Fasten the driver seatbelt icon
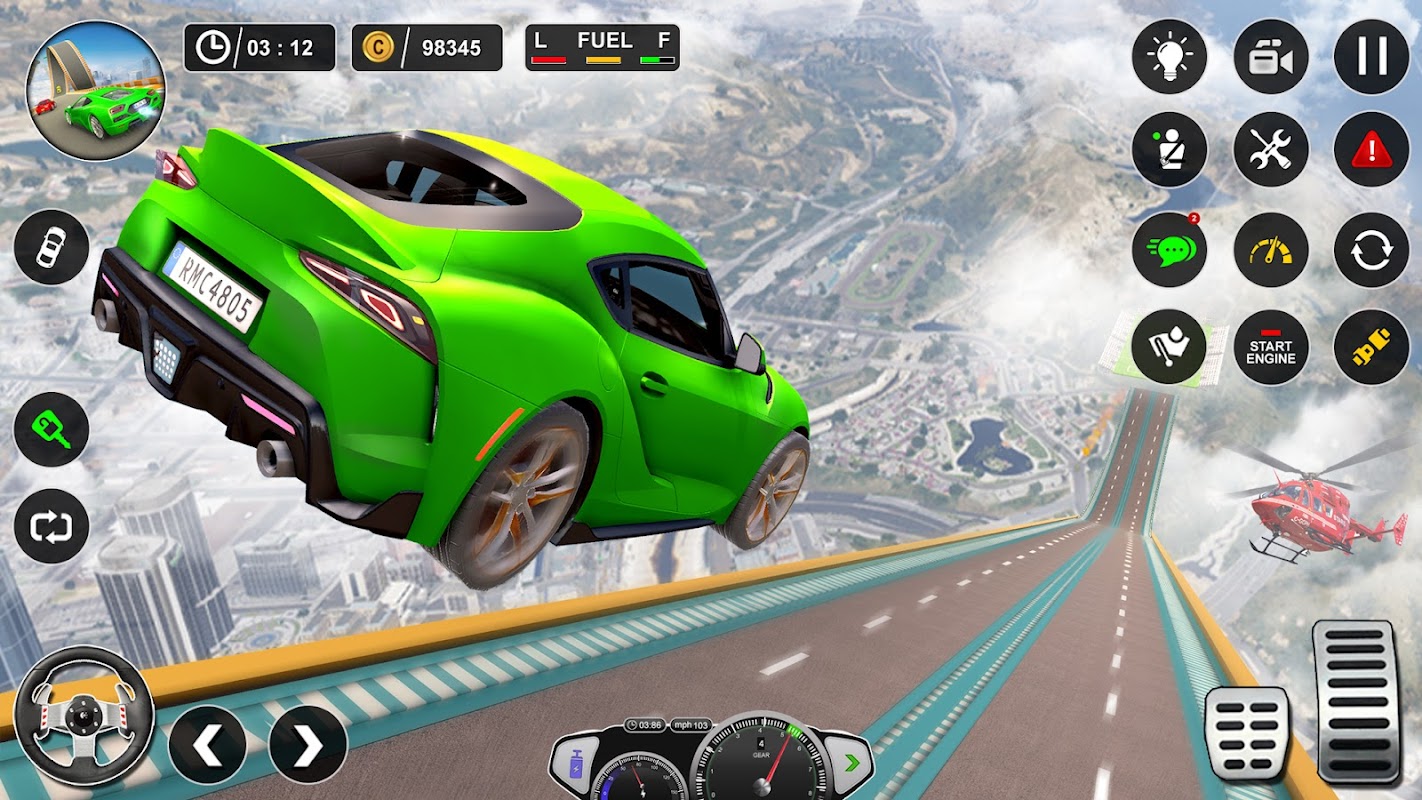The height and width of the screenshot is (800, 1422). click(1169, 149)
